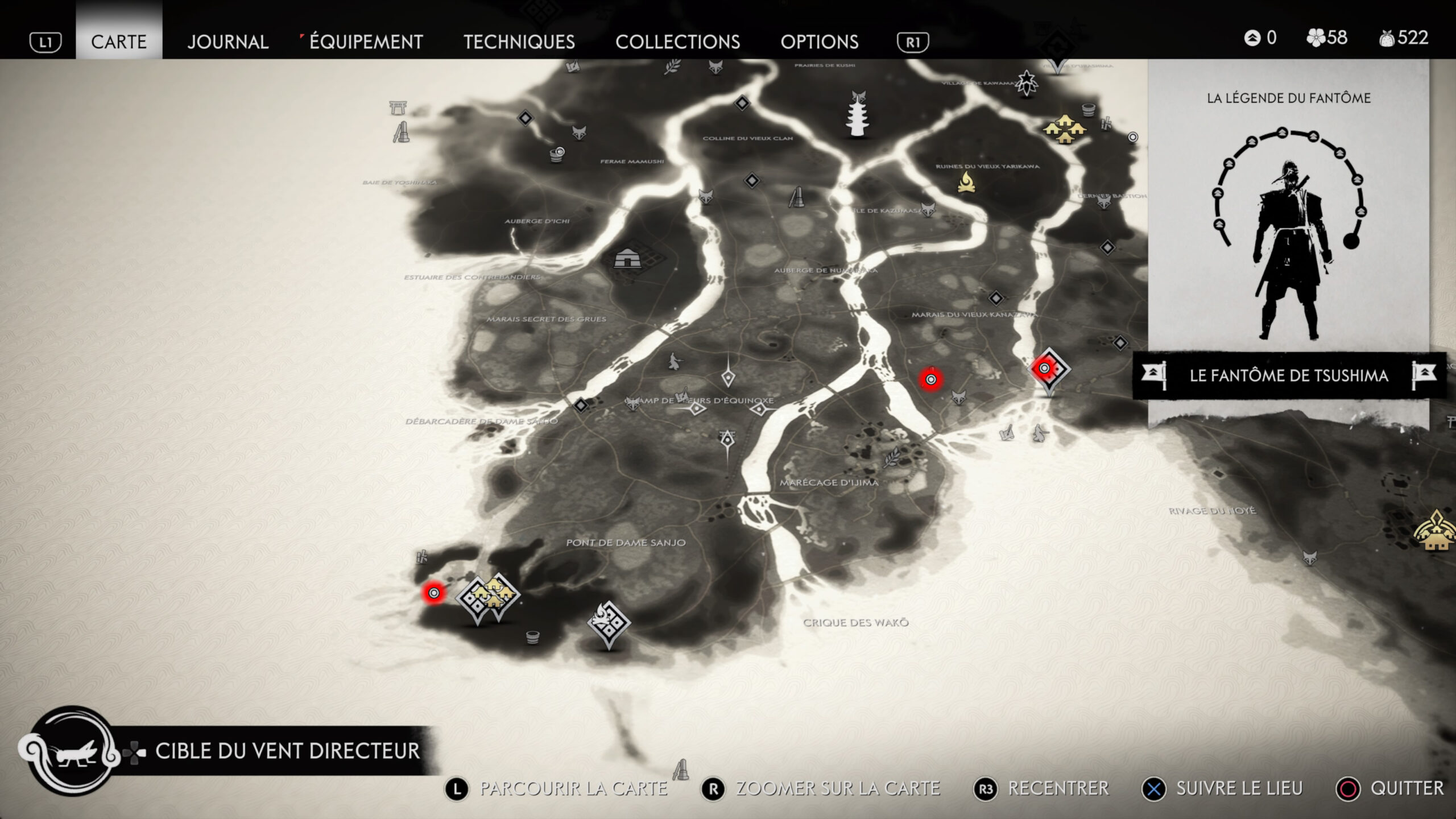Select the fox den icon near Ferme Mamushi
Screen dimensions: 1456x819
(580, 134)
